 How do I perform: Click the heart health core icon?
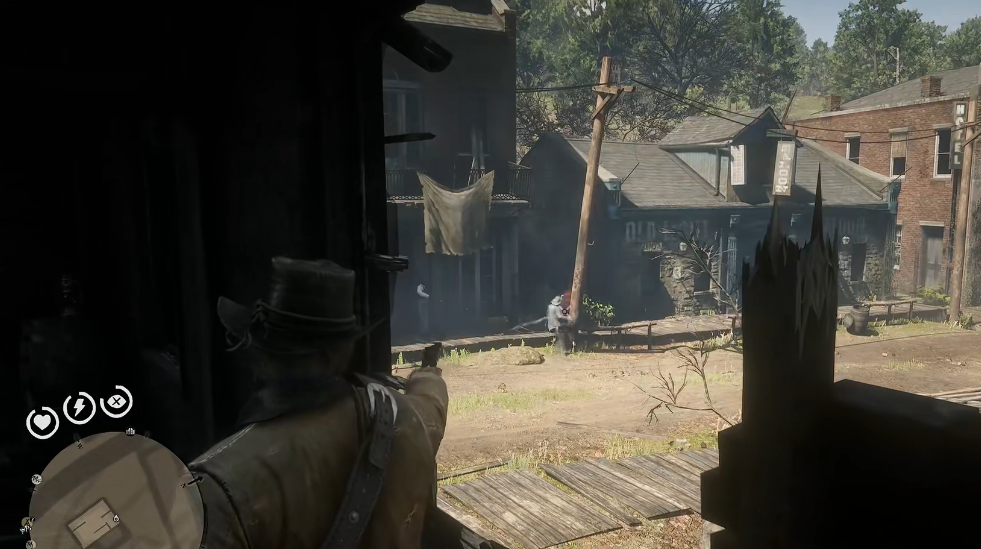click(42, 422)
